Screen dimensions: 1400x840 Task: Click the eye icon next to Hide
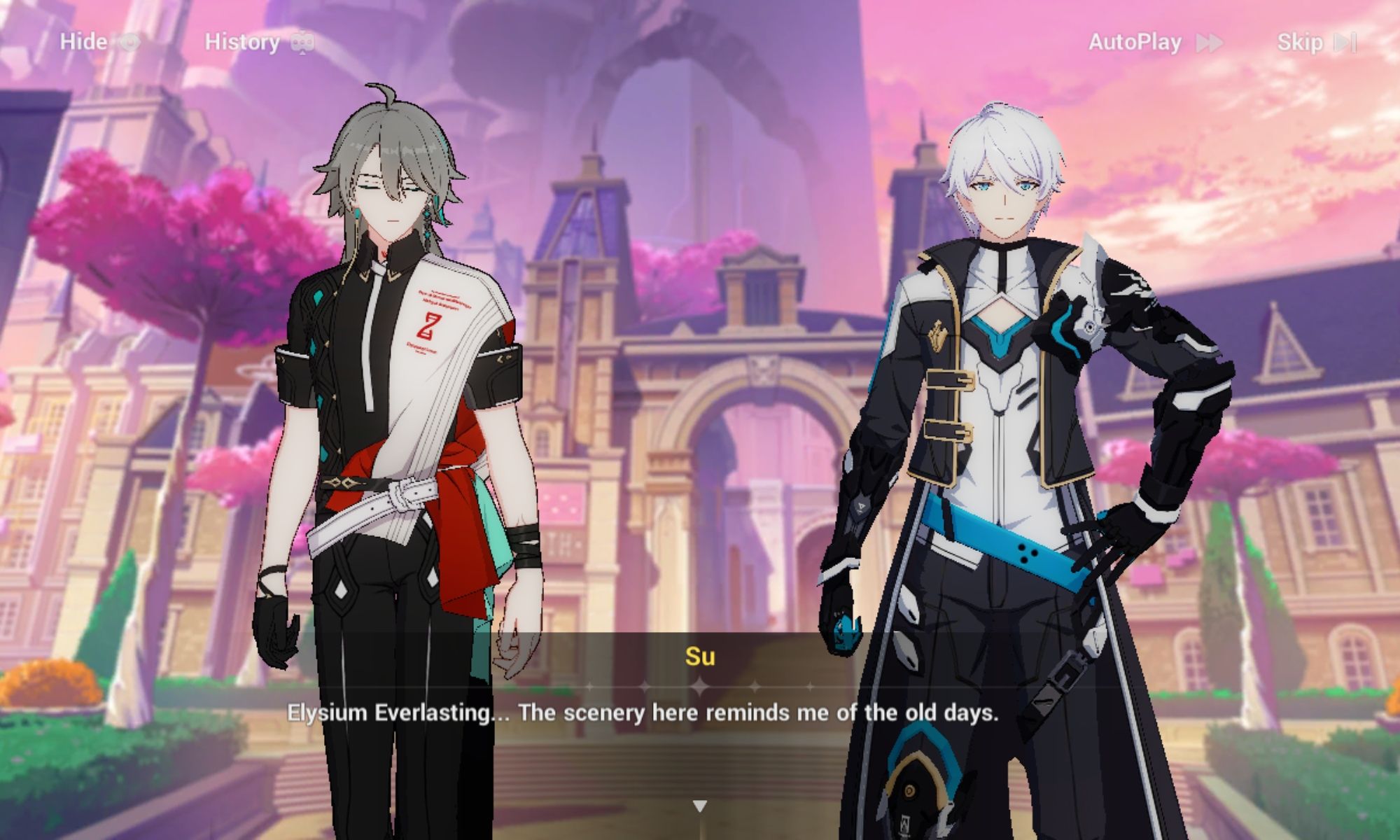point(128,42)
